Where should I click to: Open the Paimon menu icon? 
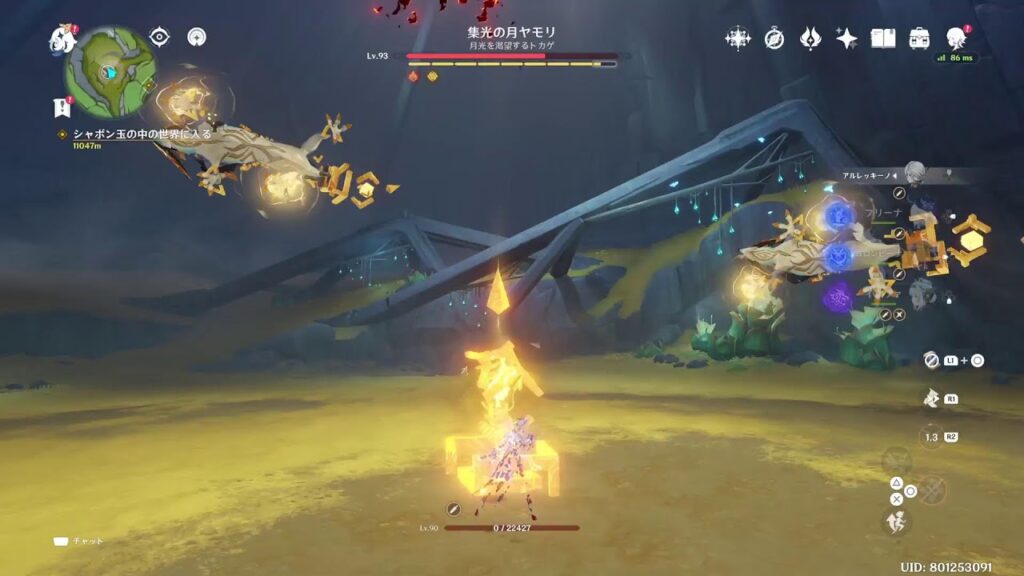point(63,40)
